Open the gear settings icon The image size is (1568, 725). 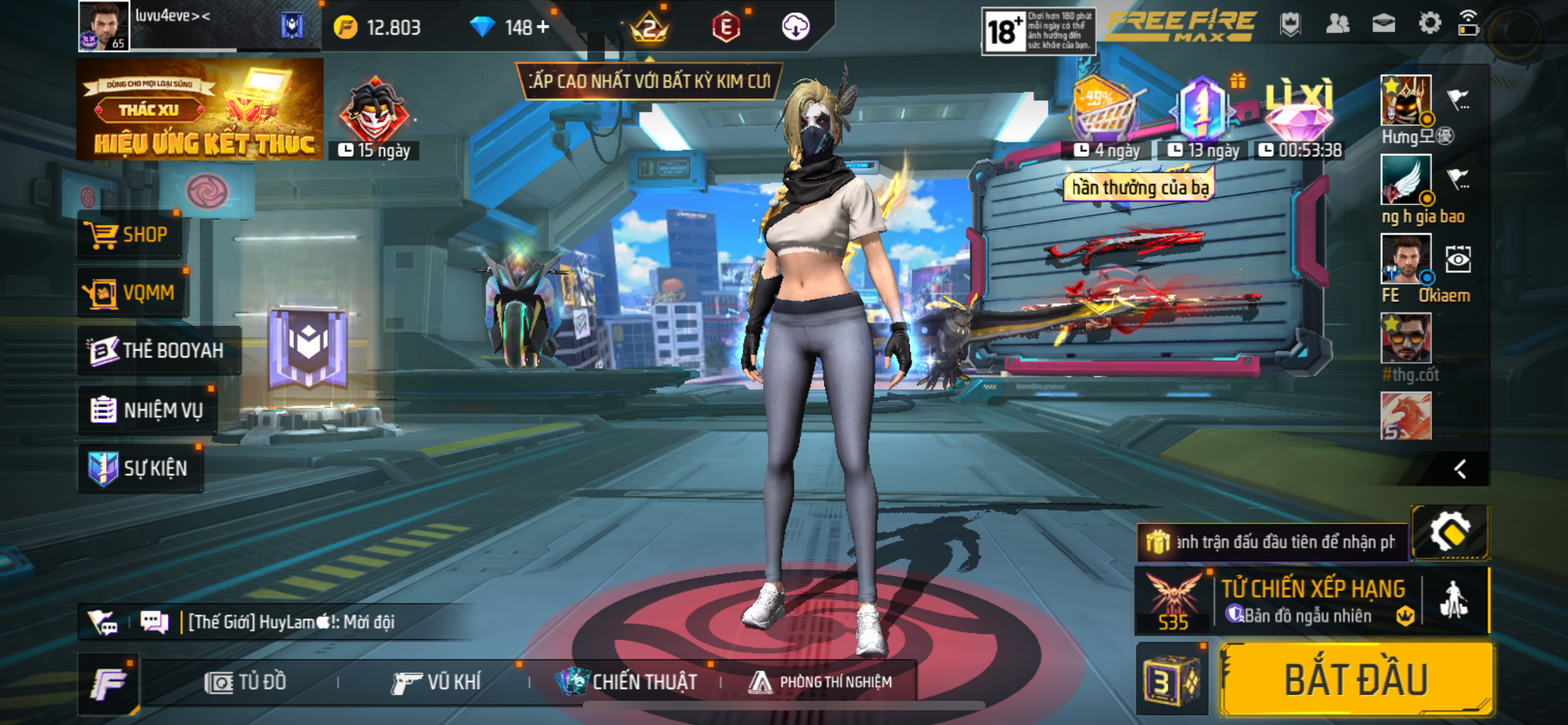click(x=1429, y=24)
